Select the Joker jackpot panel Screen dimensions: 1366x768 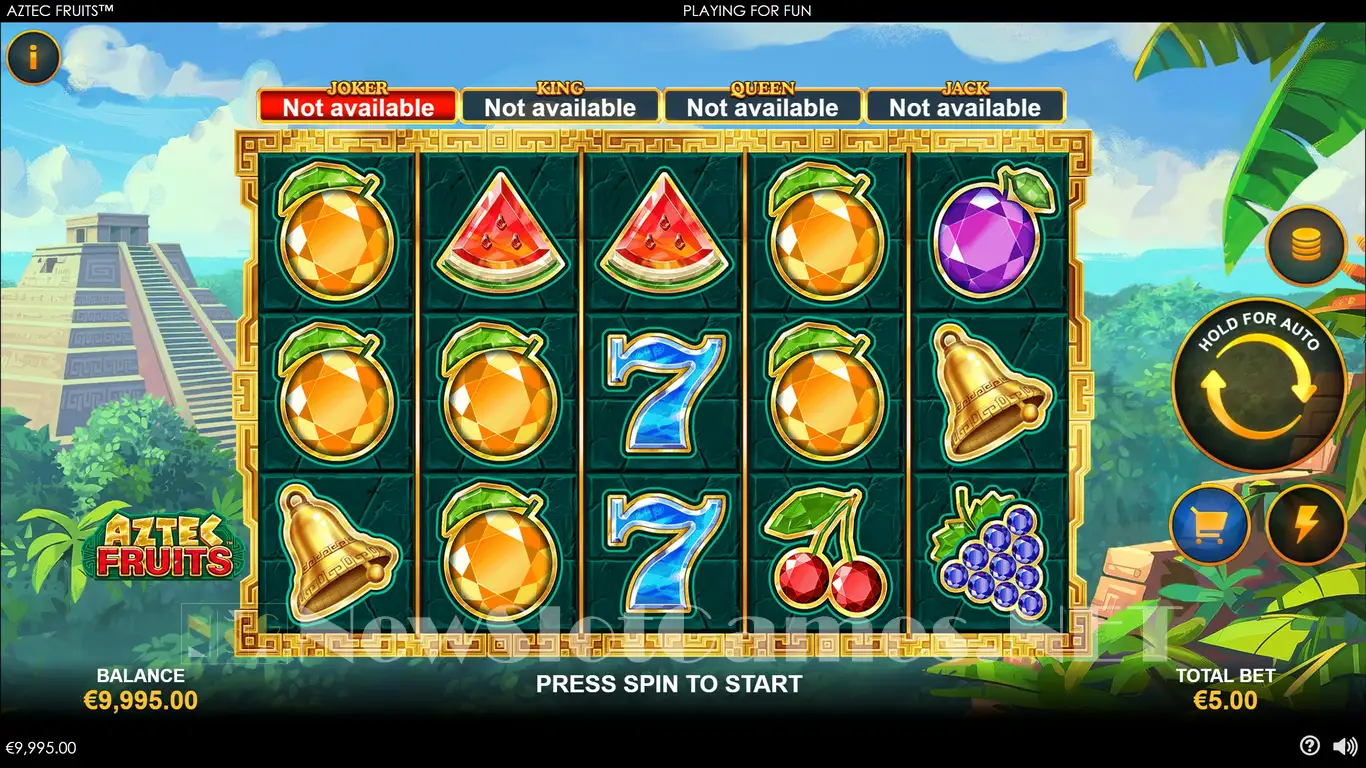358,106
